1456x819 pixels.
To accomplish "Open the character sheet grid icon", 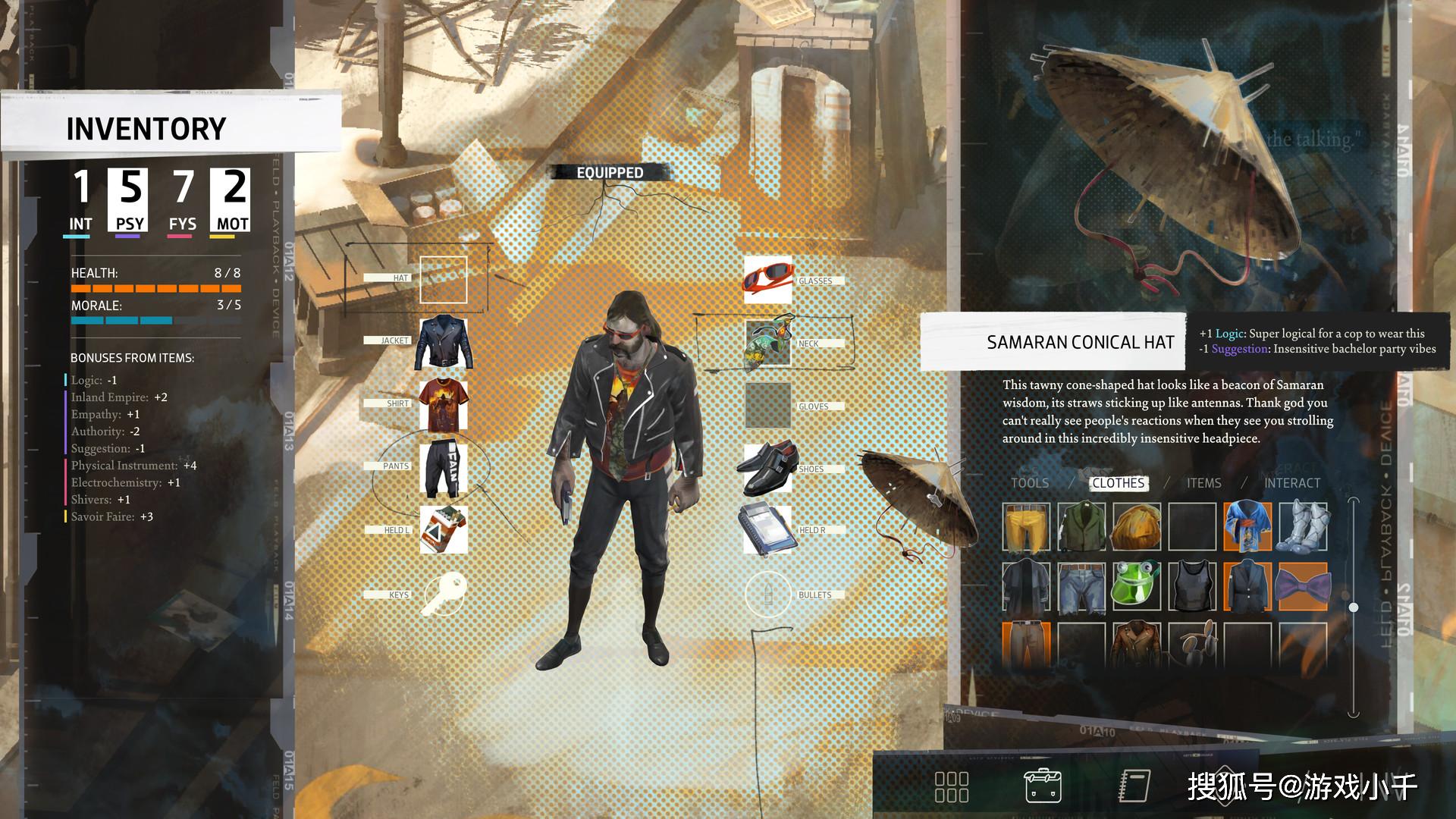I will (x=951, y=787).
